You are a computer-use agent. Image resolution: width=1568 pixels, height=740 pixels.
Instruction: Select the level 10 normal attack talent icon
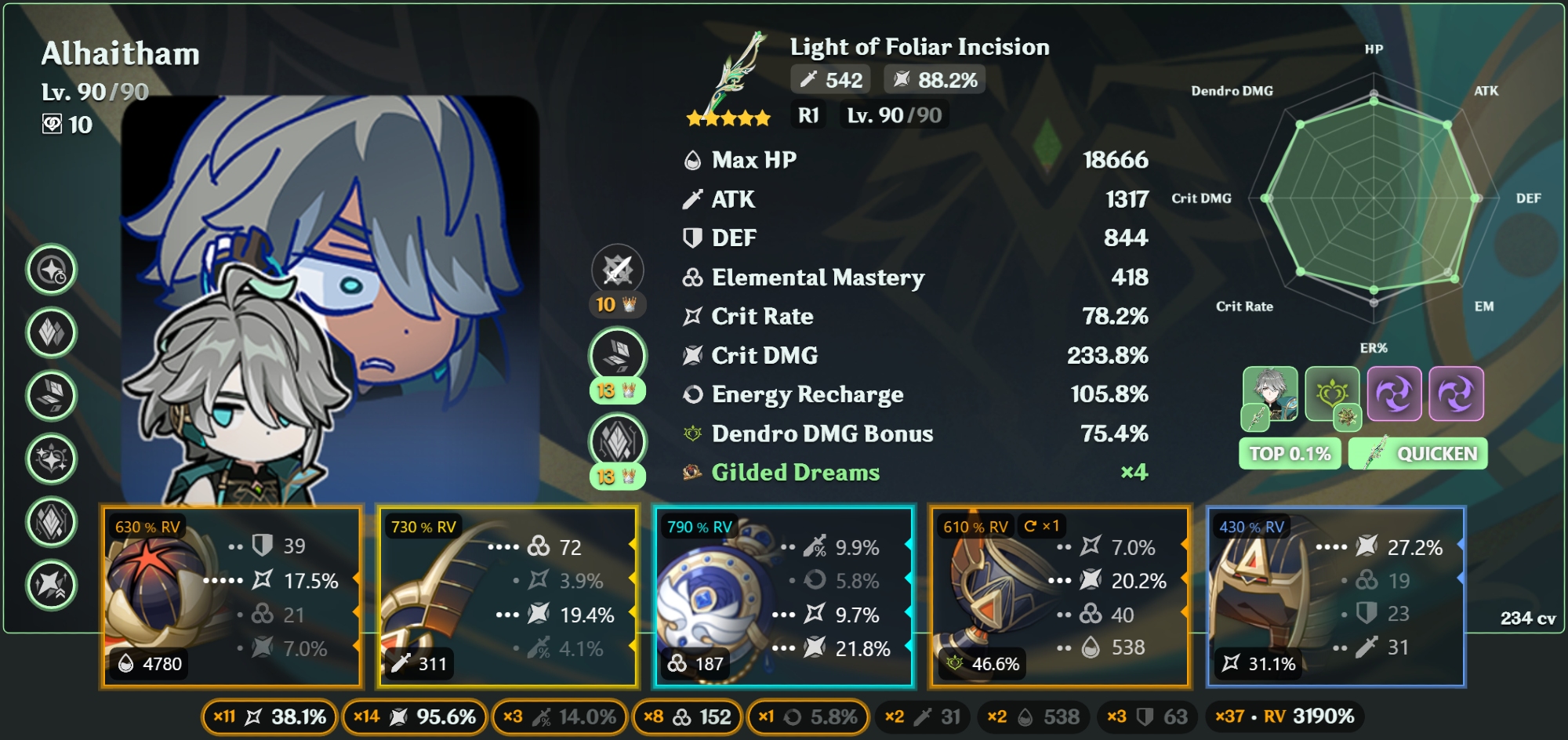618,271
